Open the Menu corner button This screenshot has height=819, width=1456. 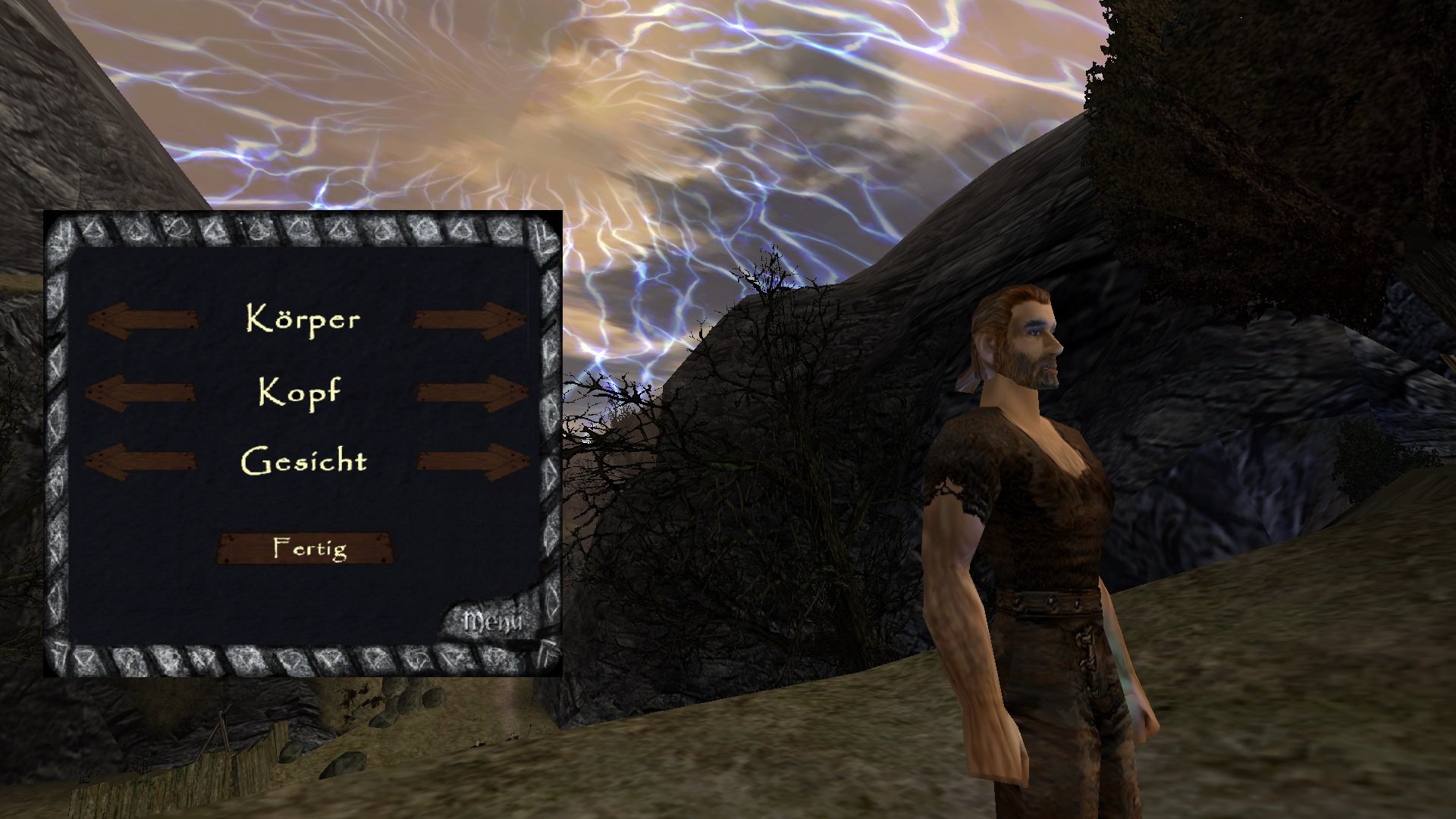494,623
